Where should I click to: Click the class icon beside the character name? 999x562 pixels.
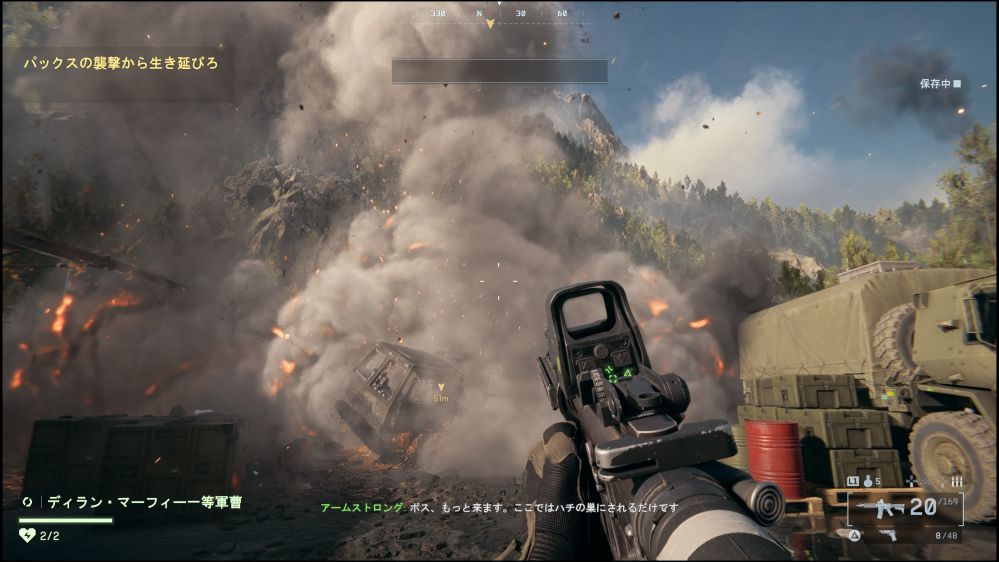tap(28, 502)
